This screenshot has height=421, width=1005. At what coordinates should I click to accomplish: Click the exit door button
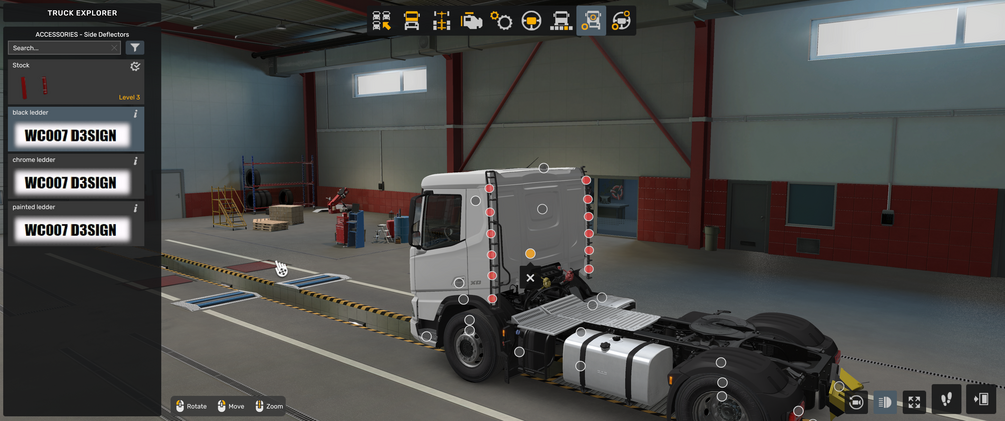[x=981, y=400]
